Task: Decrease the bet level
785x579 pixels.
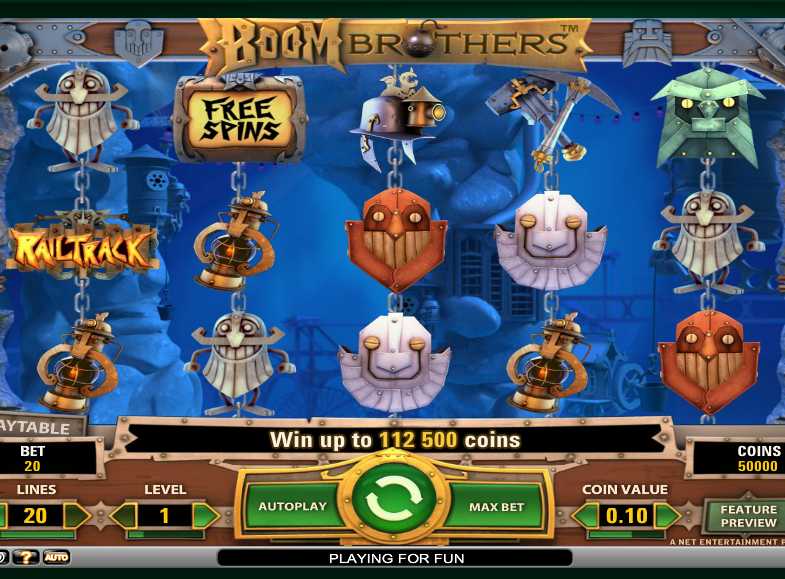Action: coord(124,516)
